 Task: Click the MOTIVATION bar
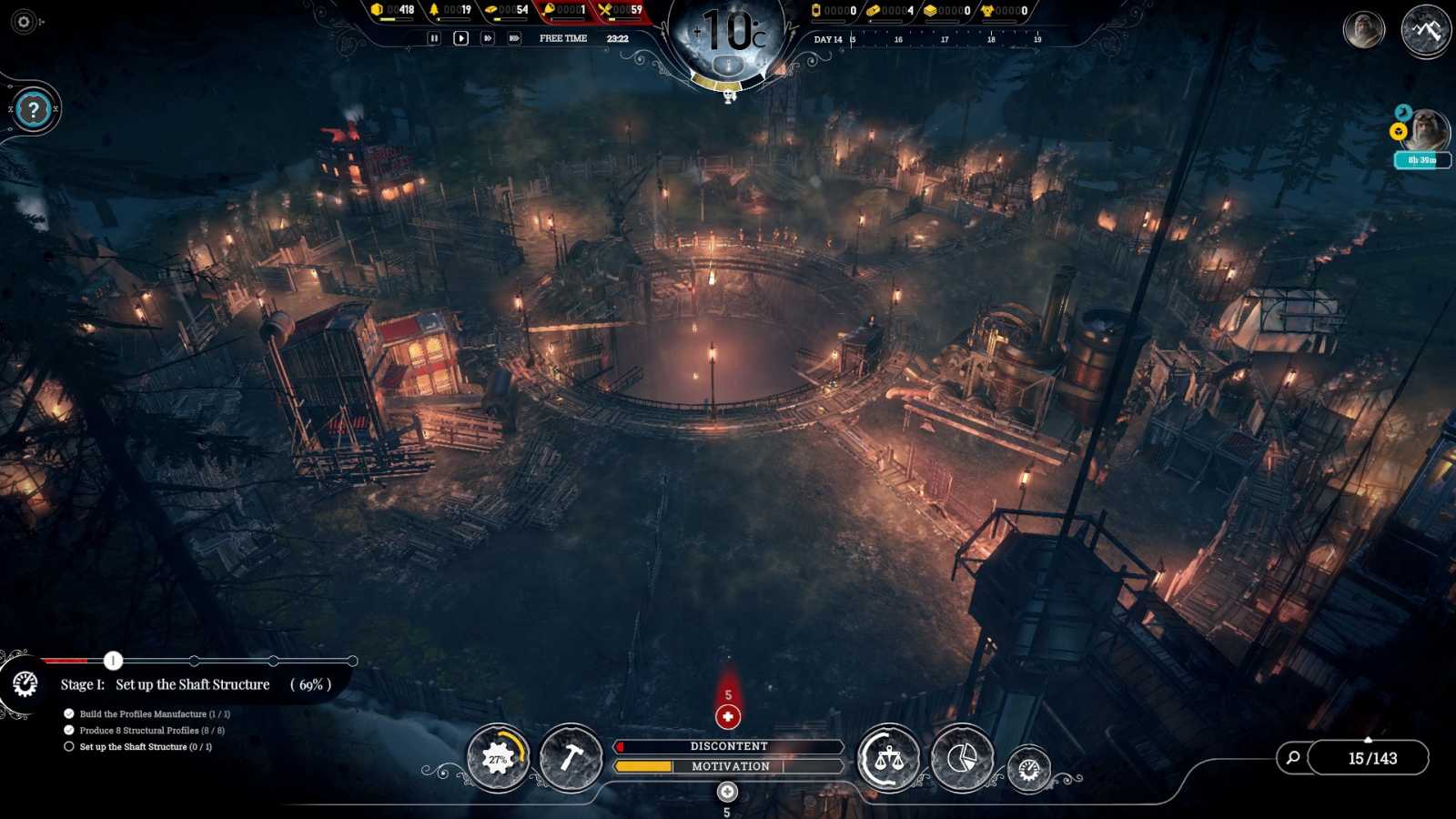point(728,766)
